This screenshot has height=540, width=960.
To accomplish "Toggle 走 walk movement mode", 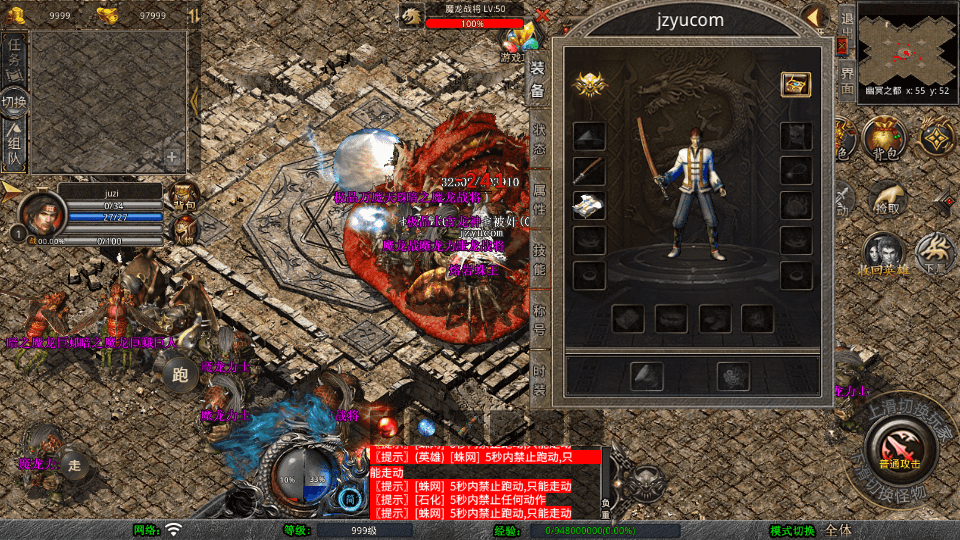I will [74, 463].
